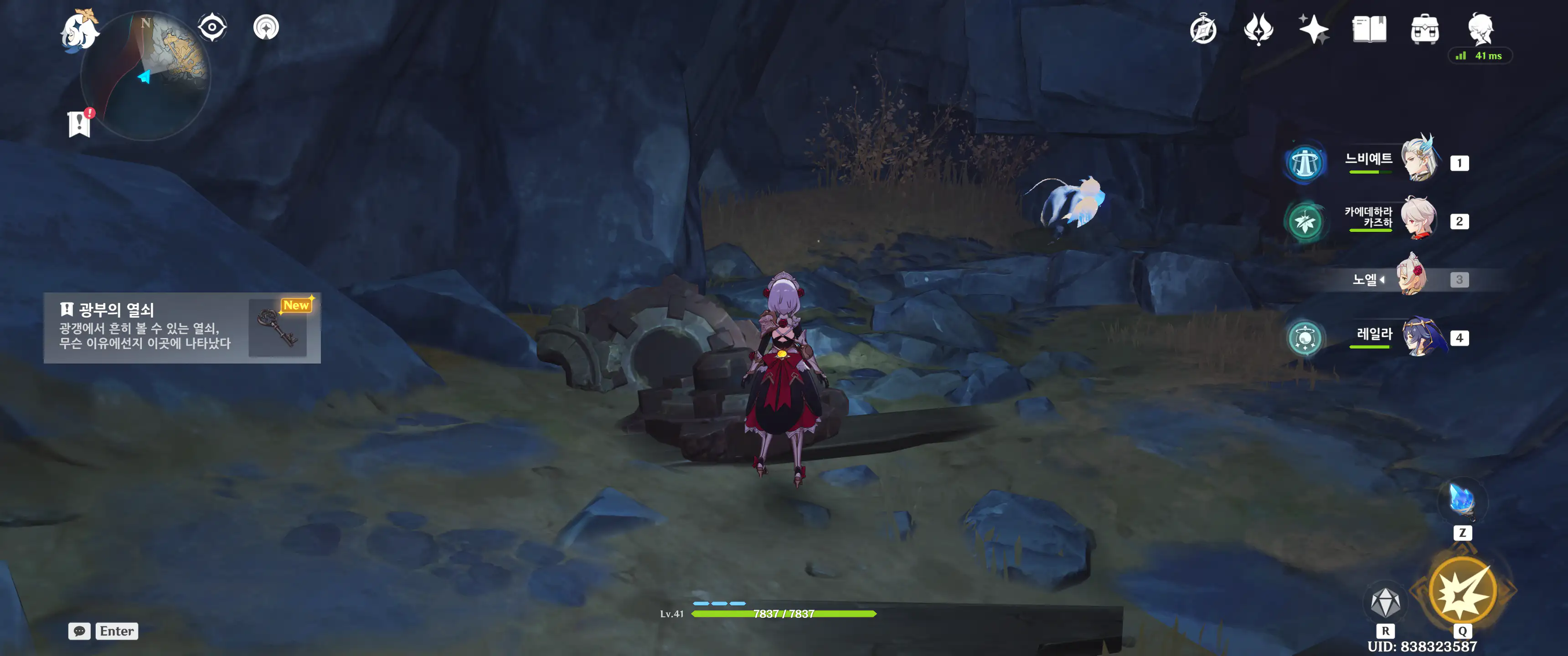Open the tutorial book icon
The image size is (1568, 656).
[x=1369, y=29]
